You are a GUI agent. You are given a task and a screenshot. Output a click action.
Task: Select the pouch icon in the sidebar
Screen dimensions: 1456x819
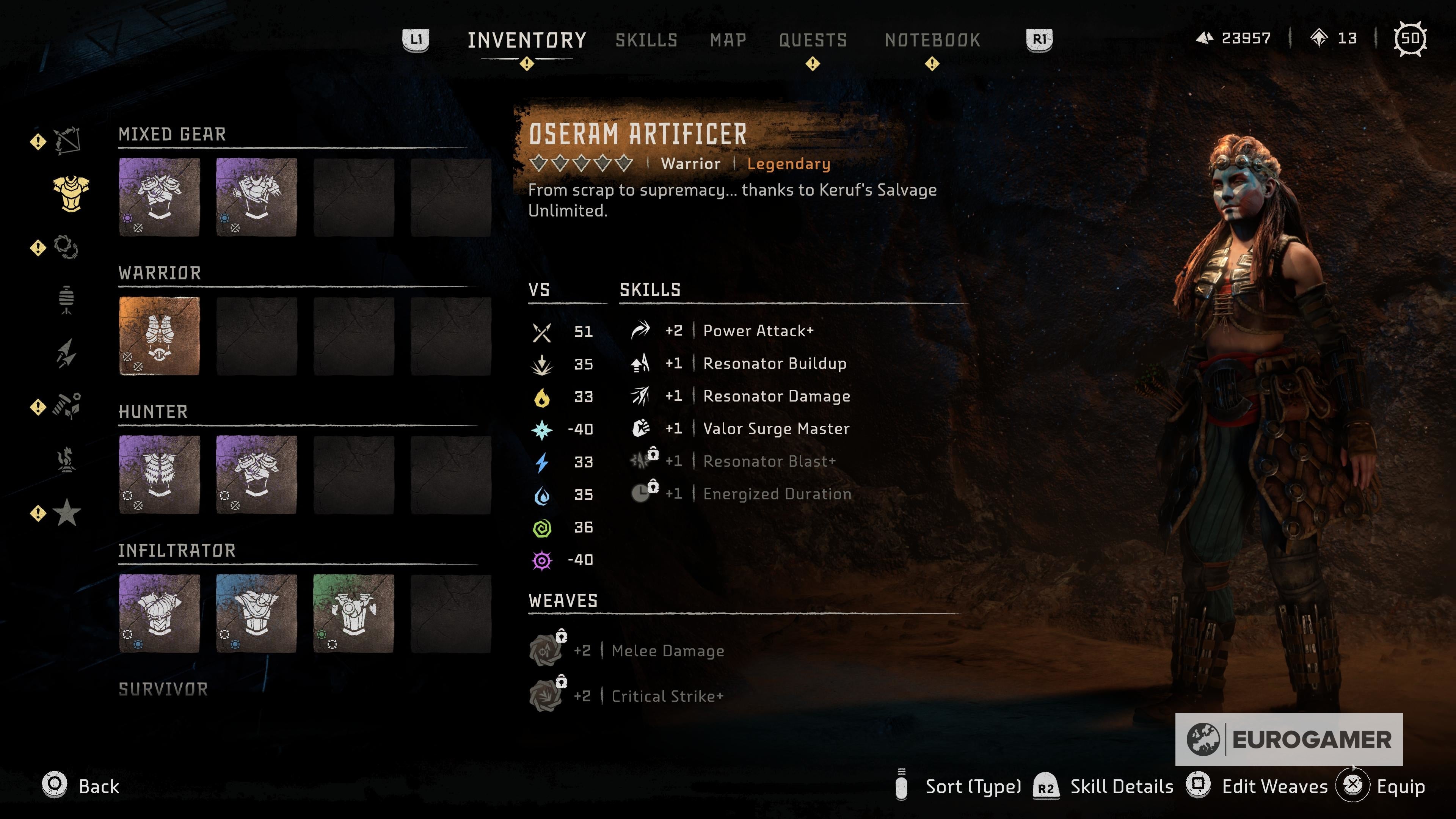(x=67, y=298)
